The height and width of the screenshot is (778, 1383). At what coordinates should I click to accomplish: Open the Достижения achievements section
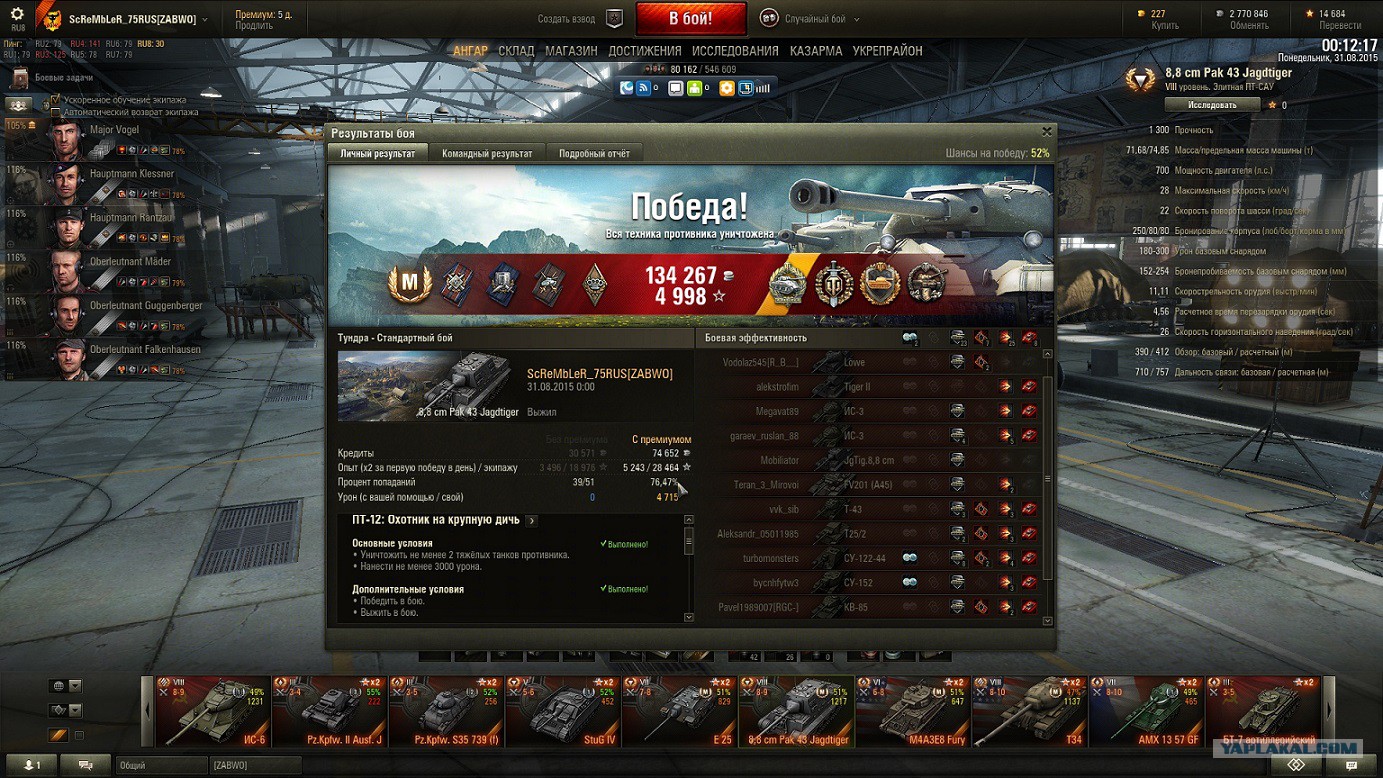point(644,51)
